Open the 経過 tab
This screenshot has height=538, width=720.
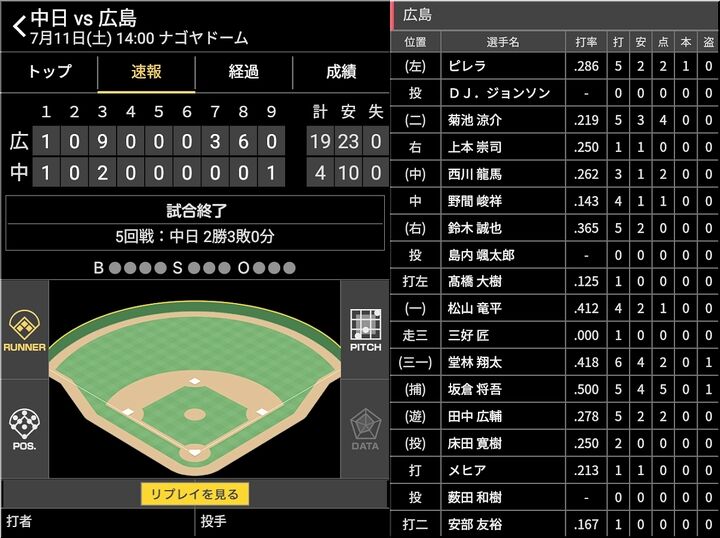(x=243, y=72)
